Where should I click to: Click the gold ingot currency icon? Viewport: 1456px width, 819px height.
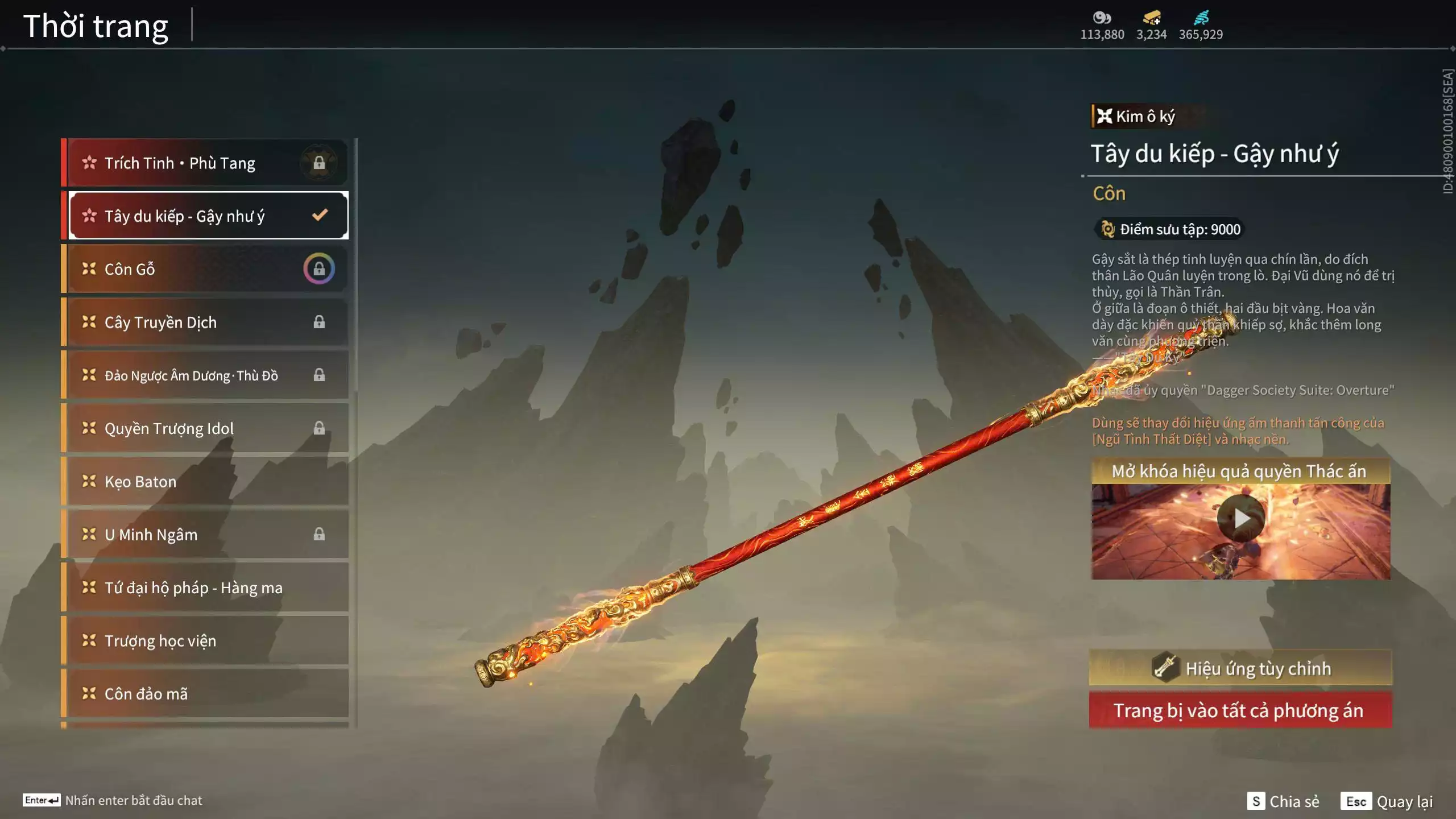[1151, 18]
